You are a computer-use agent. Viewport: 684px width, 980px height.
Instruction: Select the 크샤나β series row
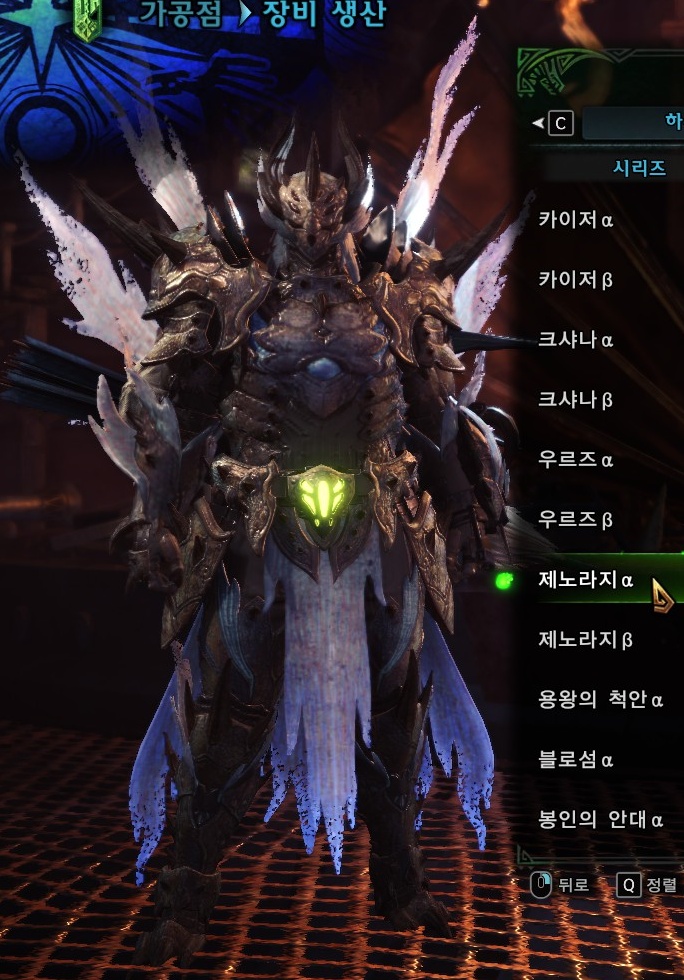pos(577,399)
